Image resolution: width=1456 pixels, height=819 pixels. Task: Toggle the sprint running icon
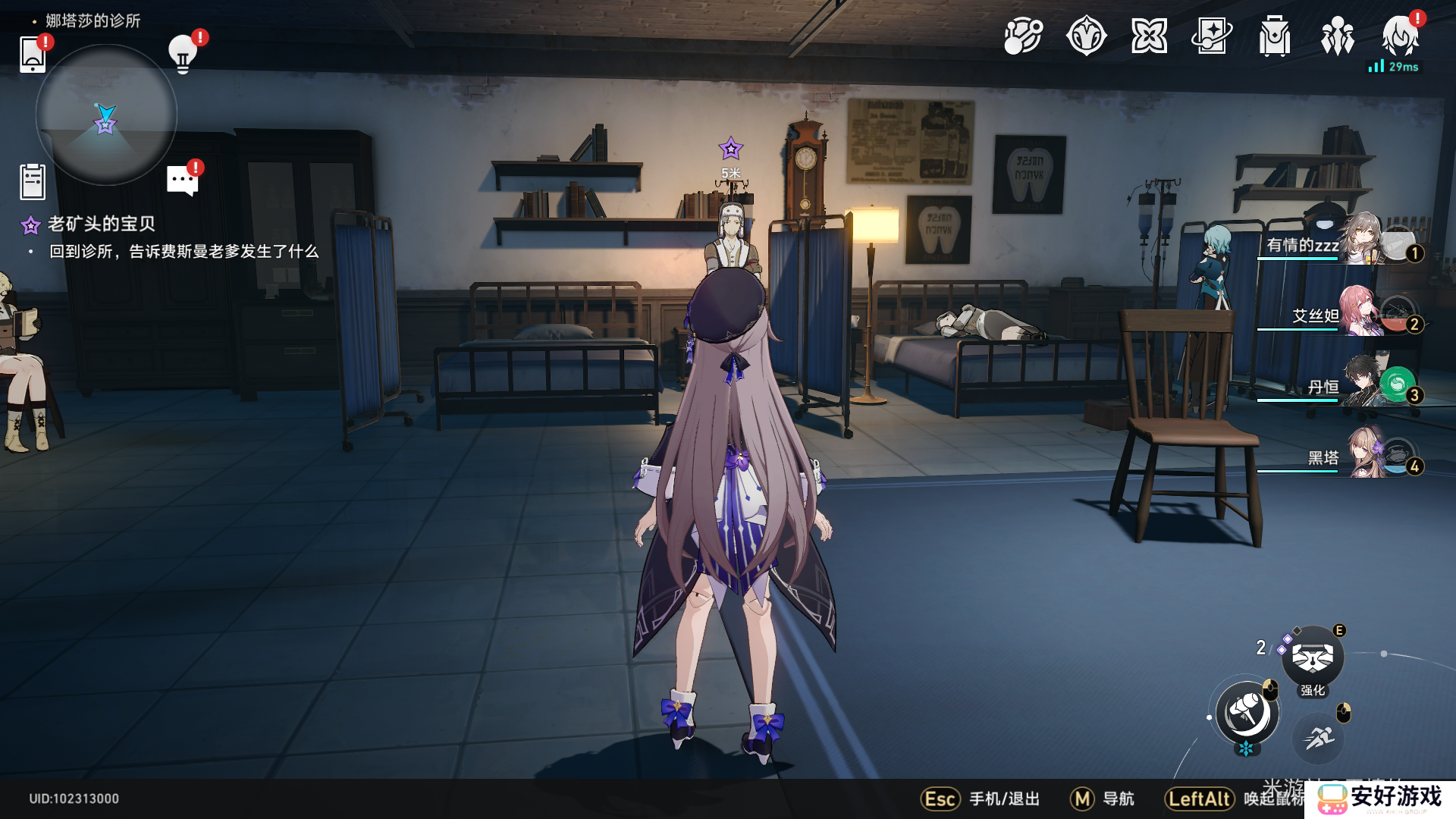tap(1319, 737)
